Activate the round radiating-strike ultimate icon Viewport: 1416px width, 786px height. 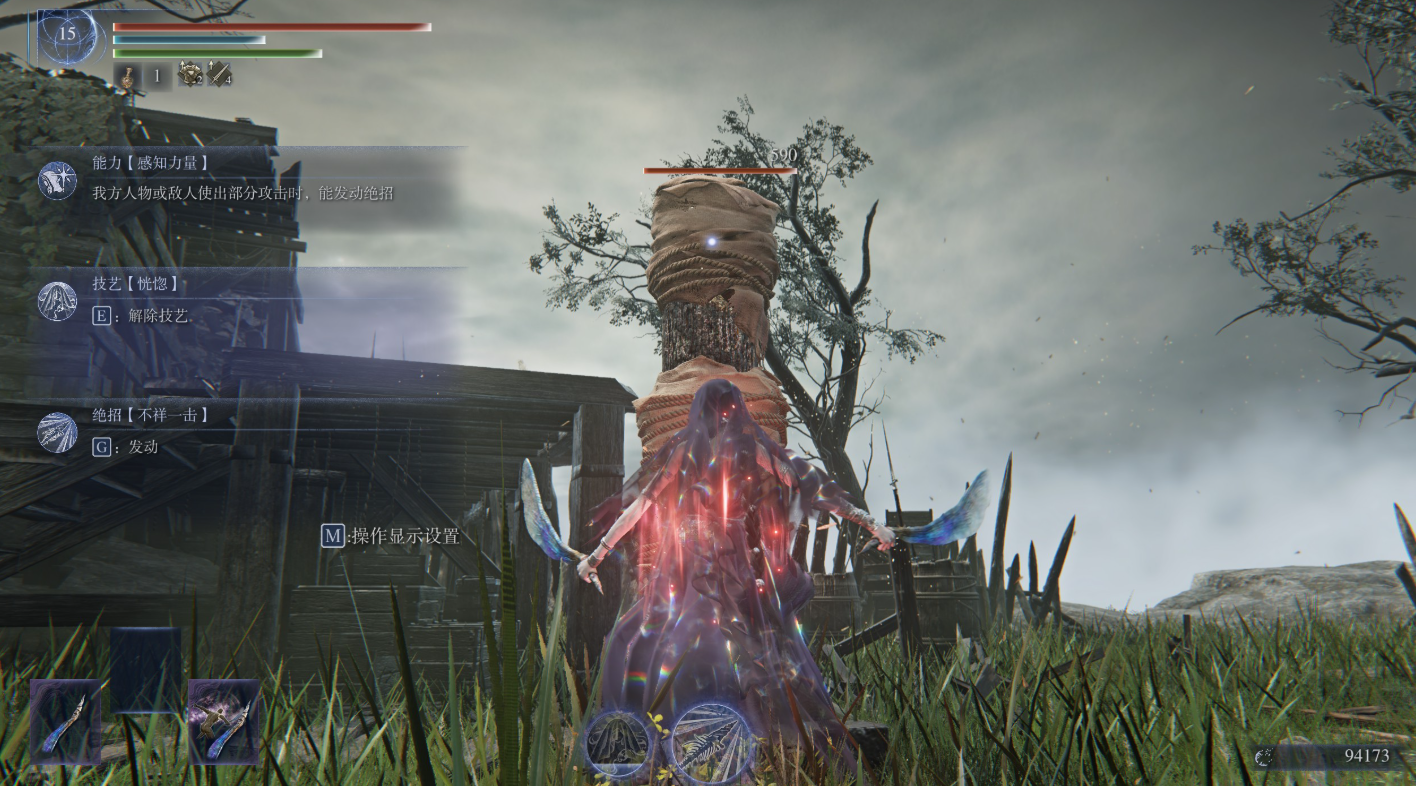click(711, 743)
